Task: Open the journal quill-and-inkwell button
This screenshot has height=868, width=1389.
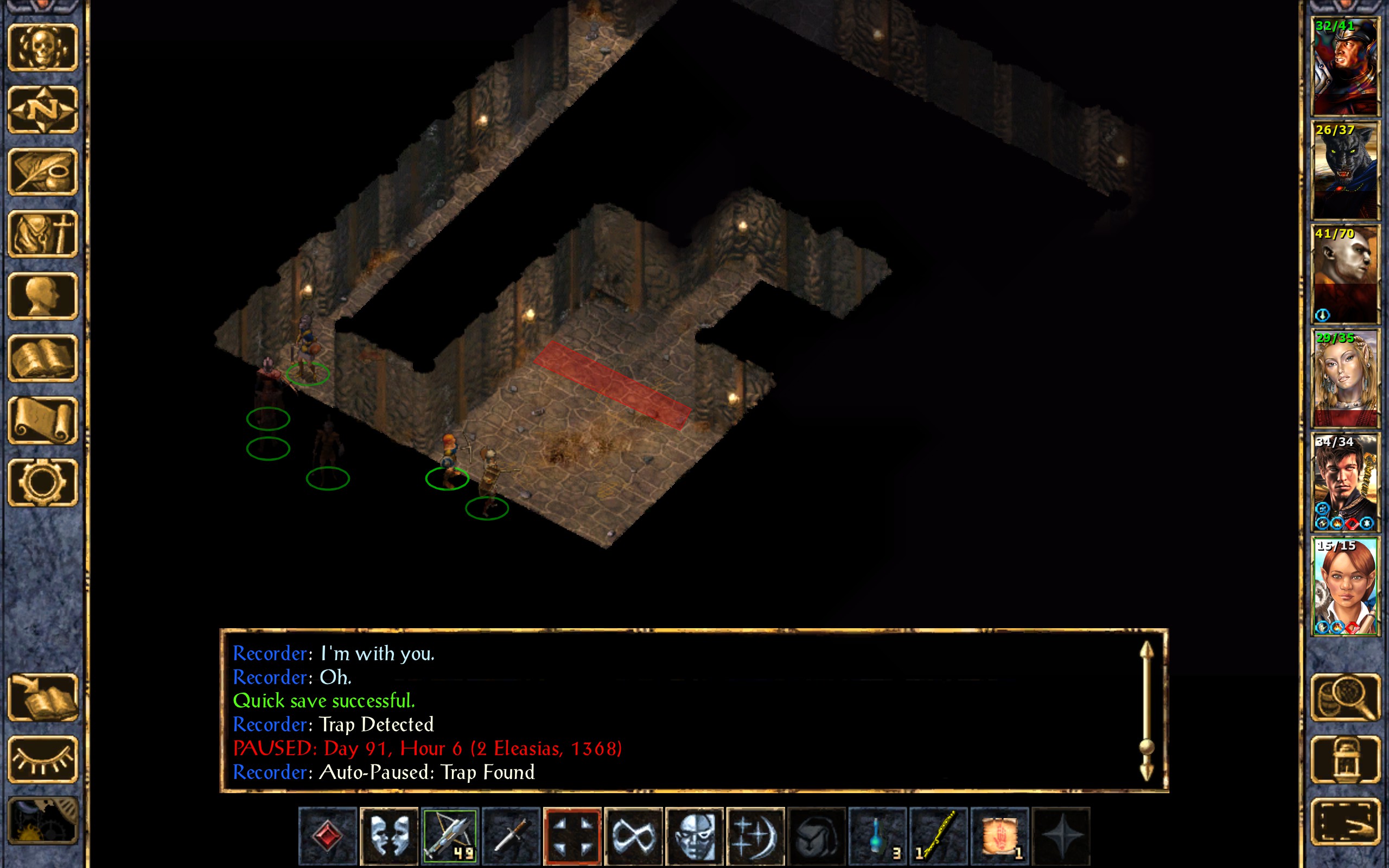Action: coord(42,171)
